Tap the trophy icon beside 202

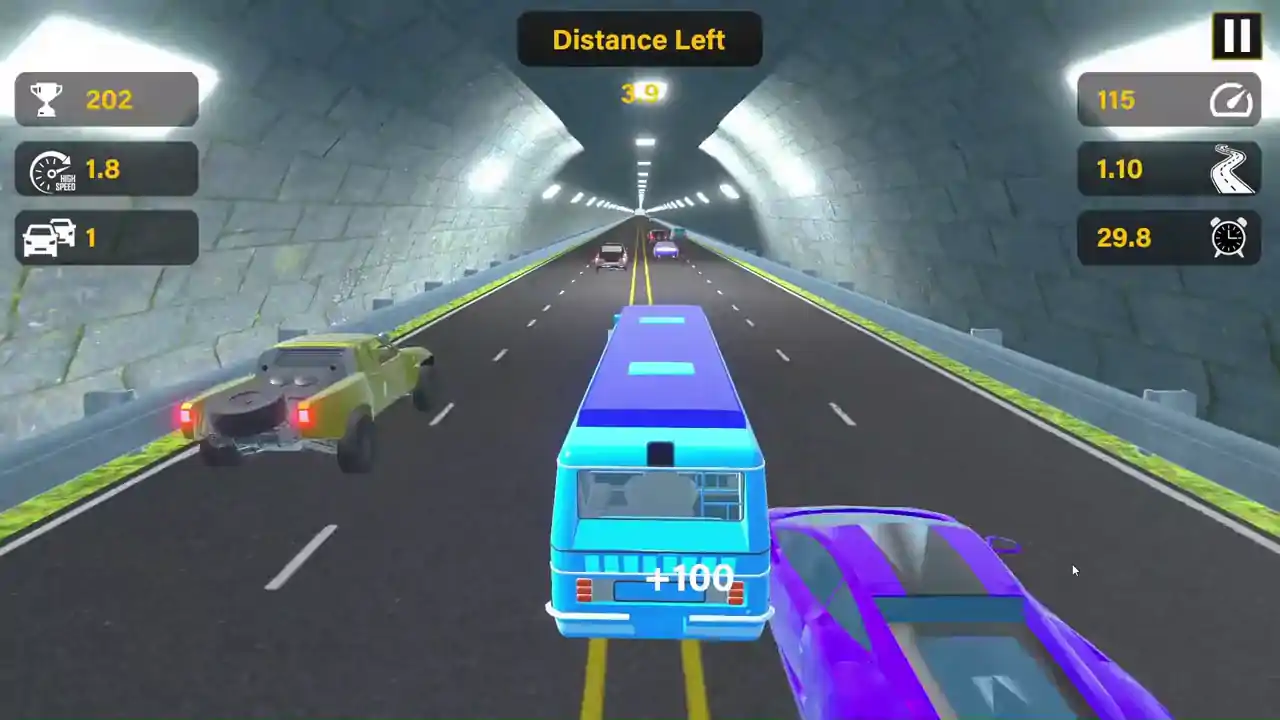click(x=45, y=99)
